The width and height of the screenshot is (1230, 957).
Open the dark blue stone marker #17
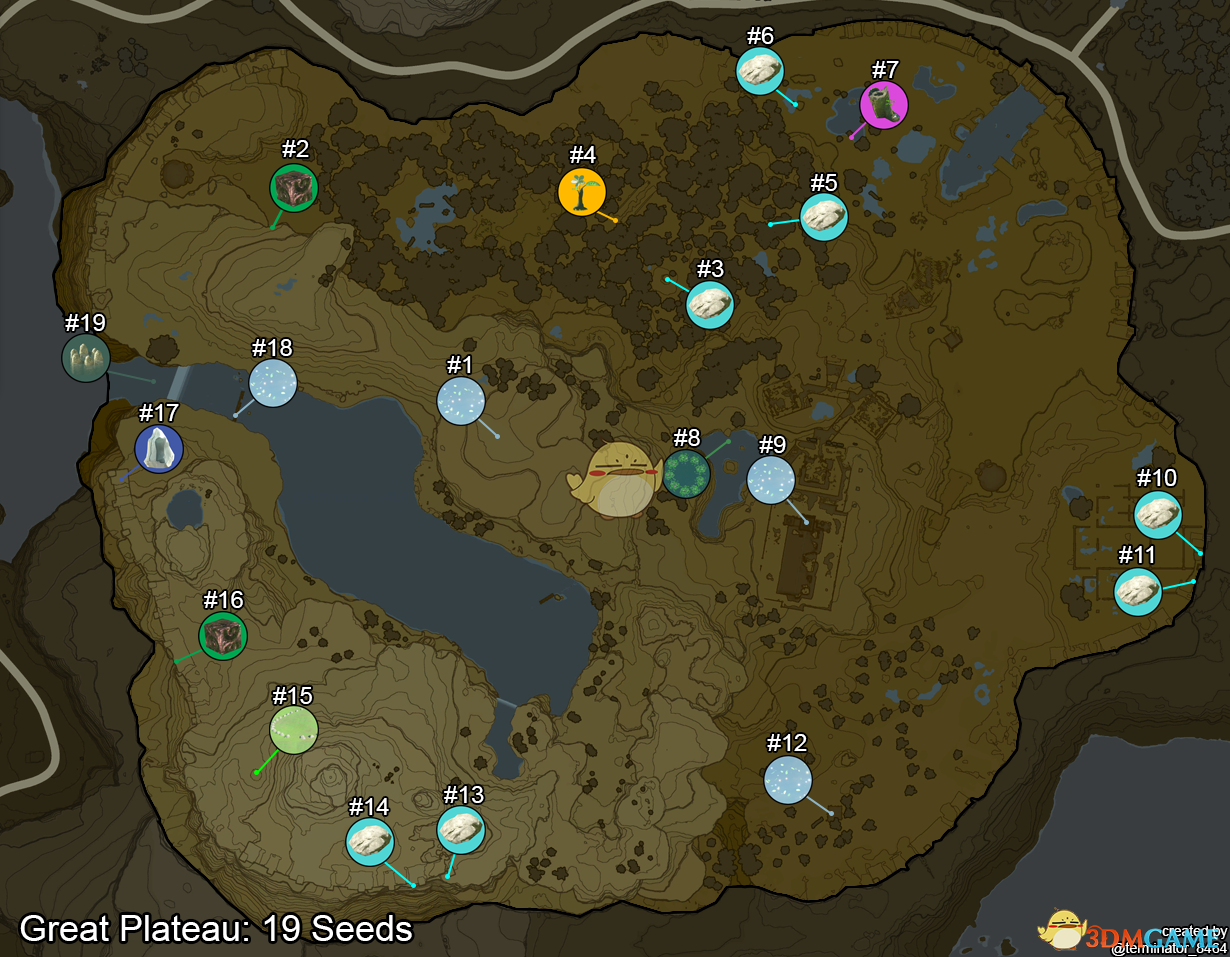159,449
